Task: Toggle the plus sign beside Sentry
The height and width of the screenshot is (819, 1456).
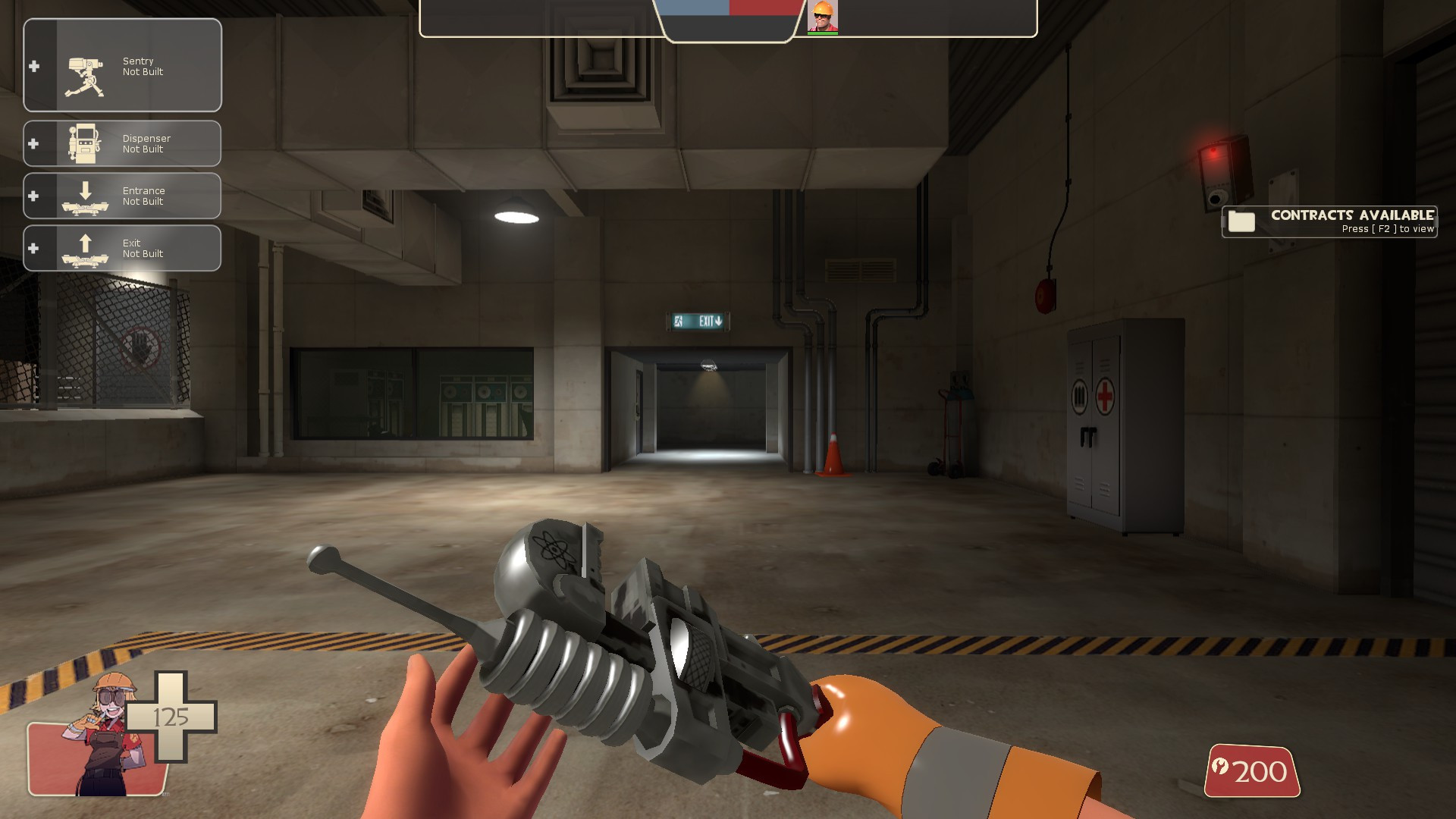Action: [33, 66]
